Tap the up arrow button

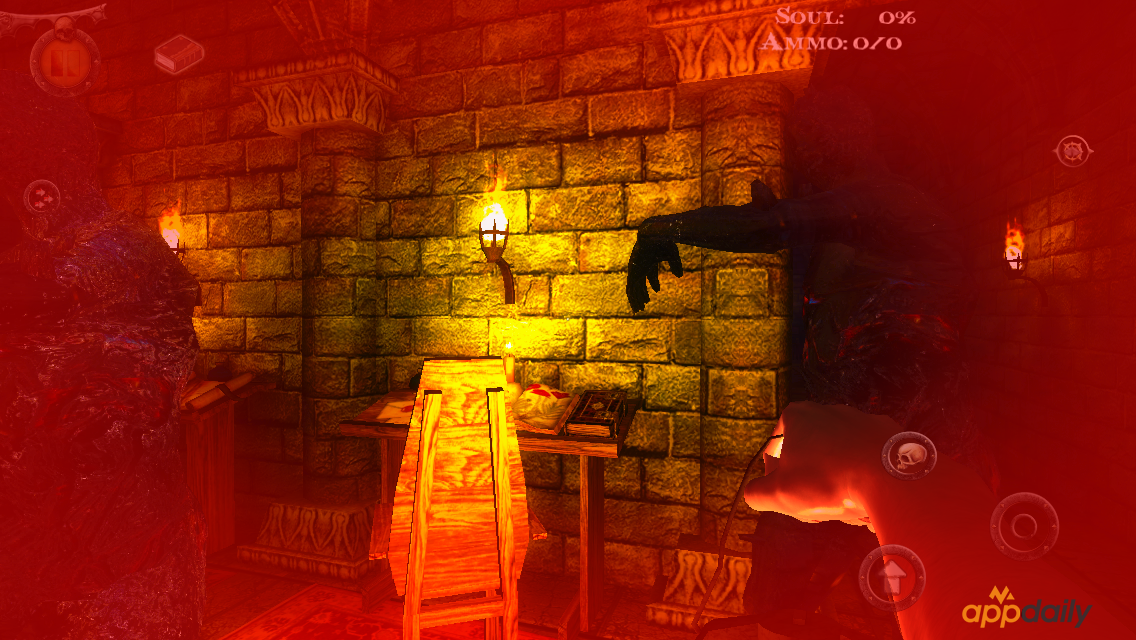tap(891, 578)
